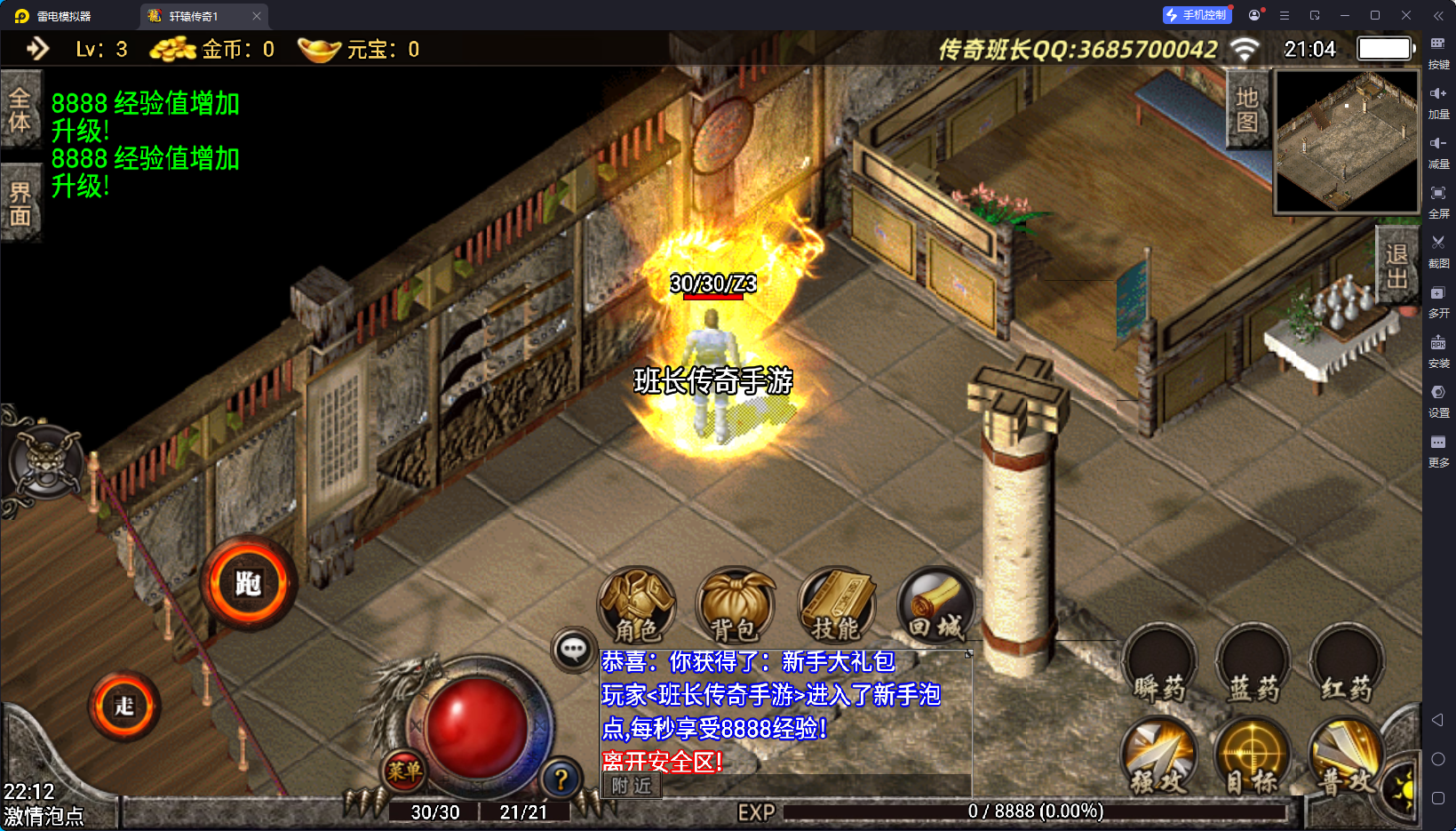Select the 全体 side tab

(x=20, y=109)
